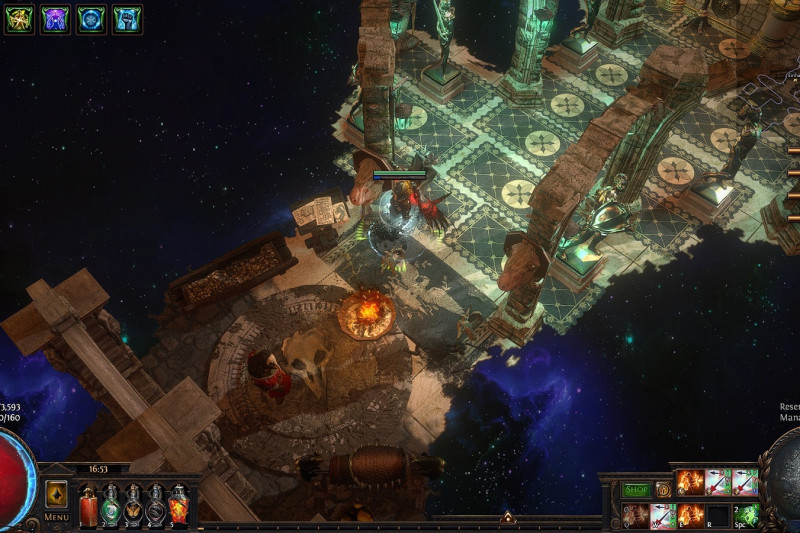Screen dimensions: 800x533
Task: Use the fiery orange flask in slot 5
Action: coord(178,505)
